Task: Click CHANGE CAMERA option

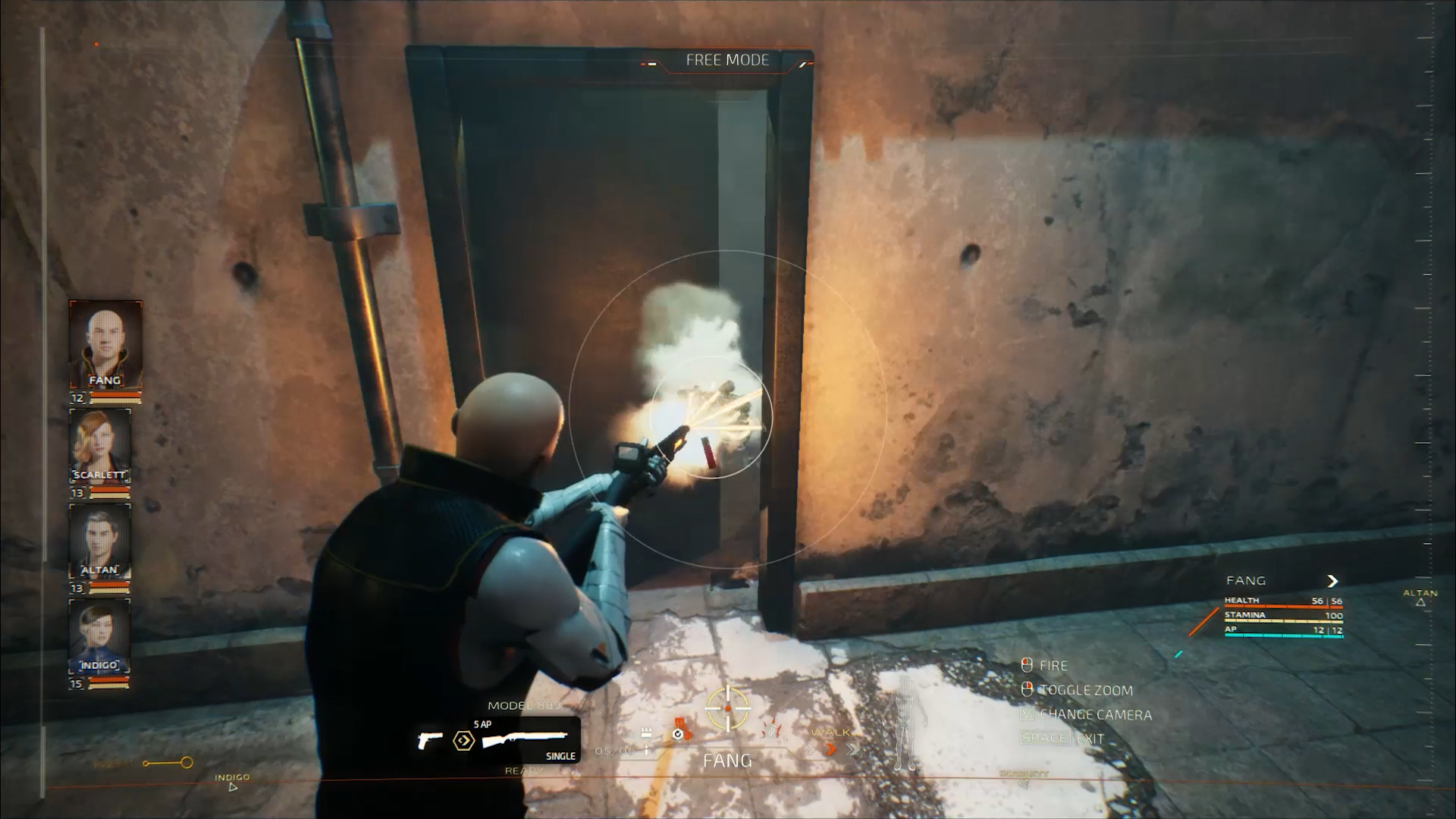Action: point(1095,714)
